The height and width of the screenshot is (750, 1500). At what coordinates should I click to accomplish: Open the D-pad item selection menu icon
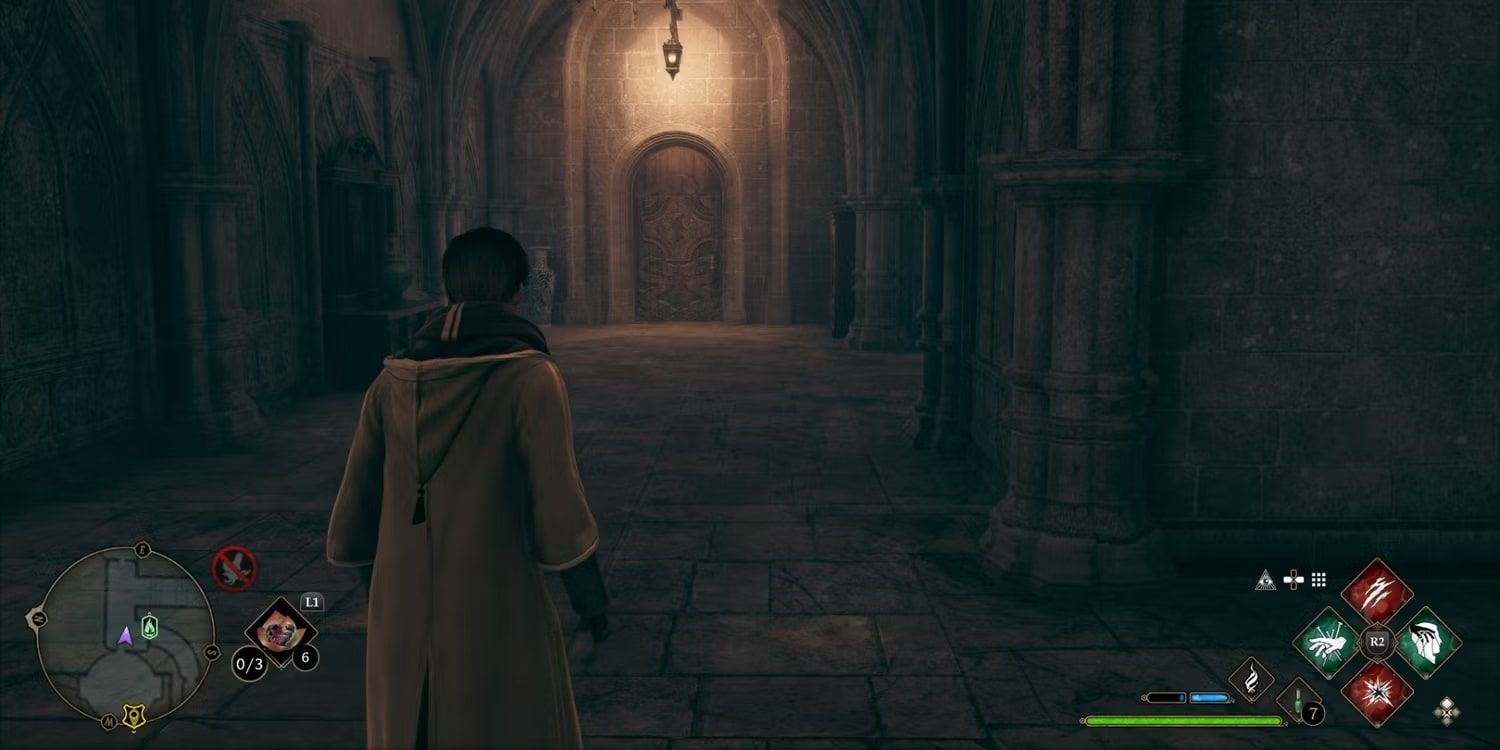tap(1294, 578)
